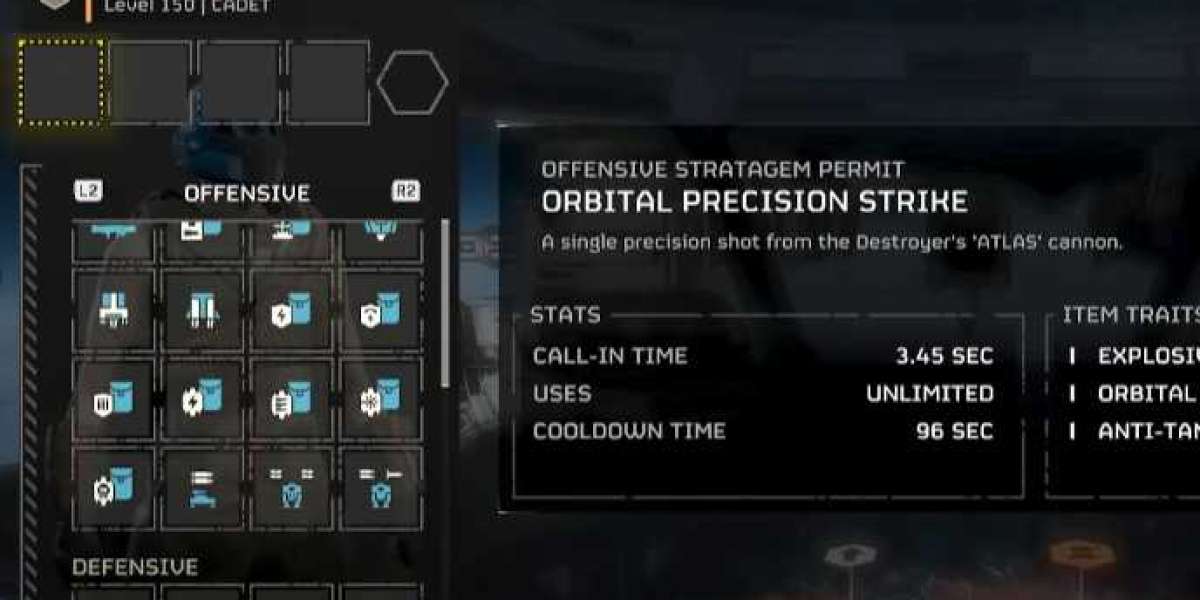The image size is (1200, 600).
Task: Choose the hexagonal booster slot
Action: click(412, 83)
